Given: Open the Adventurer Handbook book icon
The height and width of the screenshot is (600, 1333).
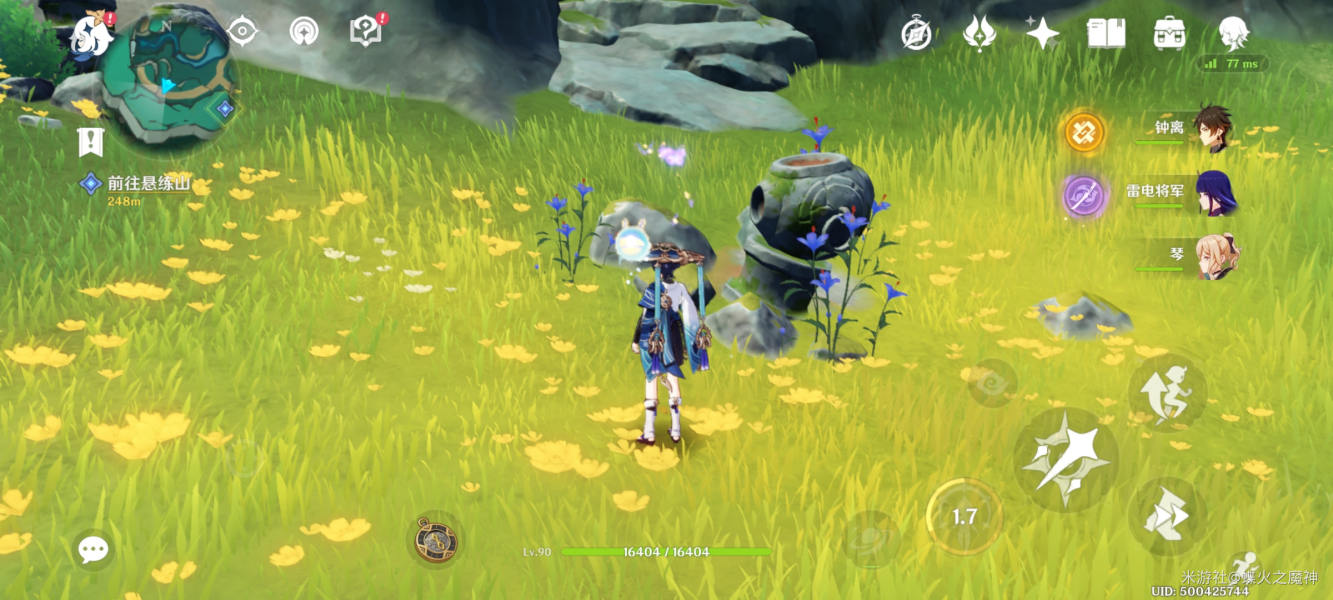Looking at the screenshot, I should click(x=1106, y=34).
